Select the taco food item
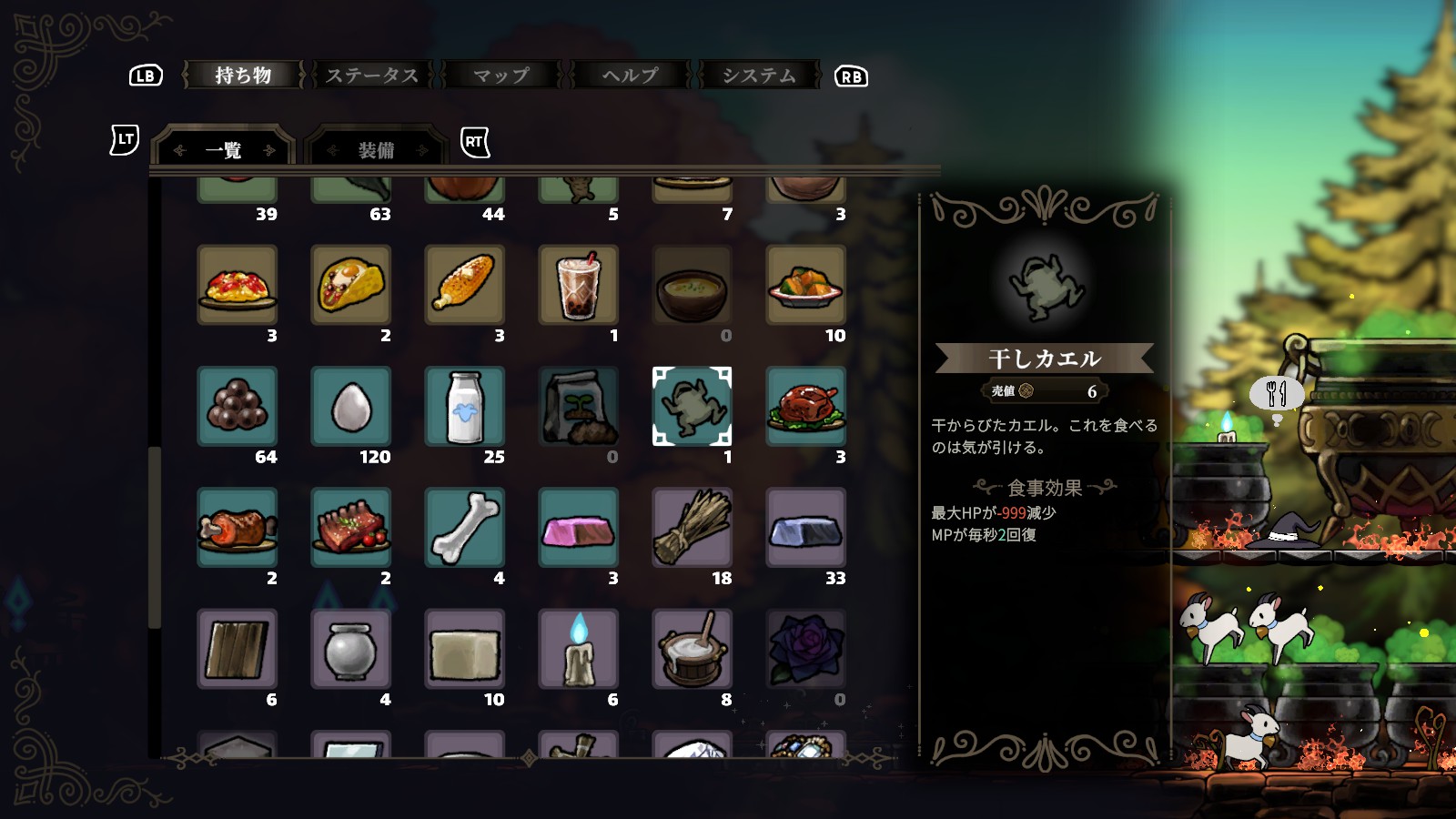The image size is (1456, 819). 351,285
